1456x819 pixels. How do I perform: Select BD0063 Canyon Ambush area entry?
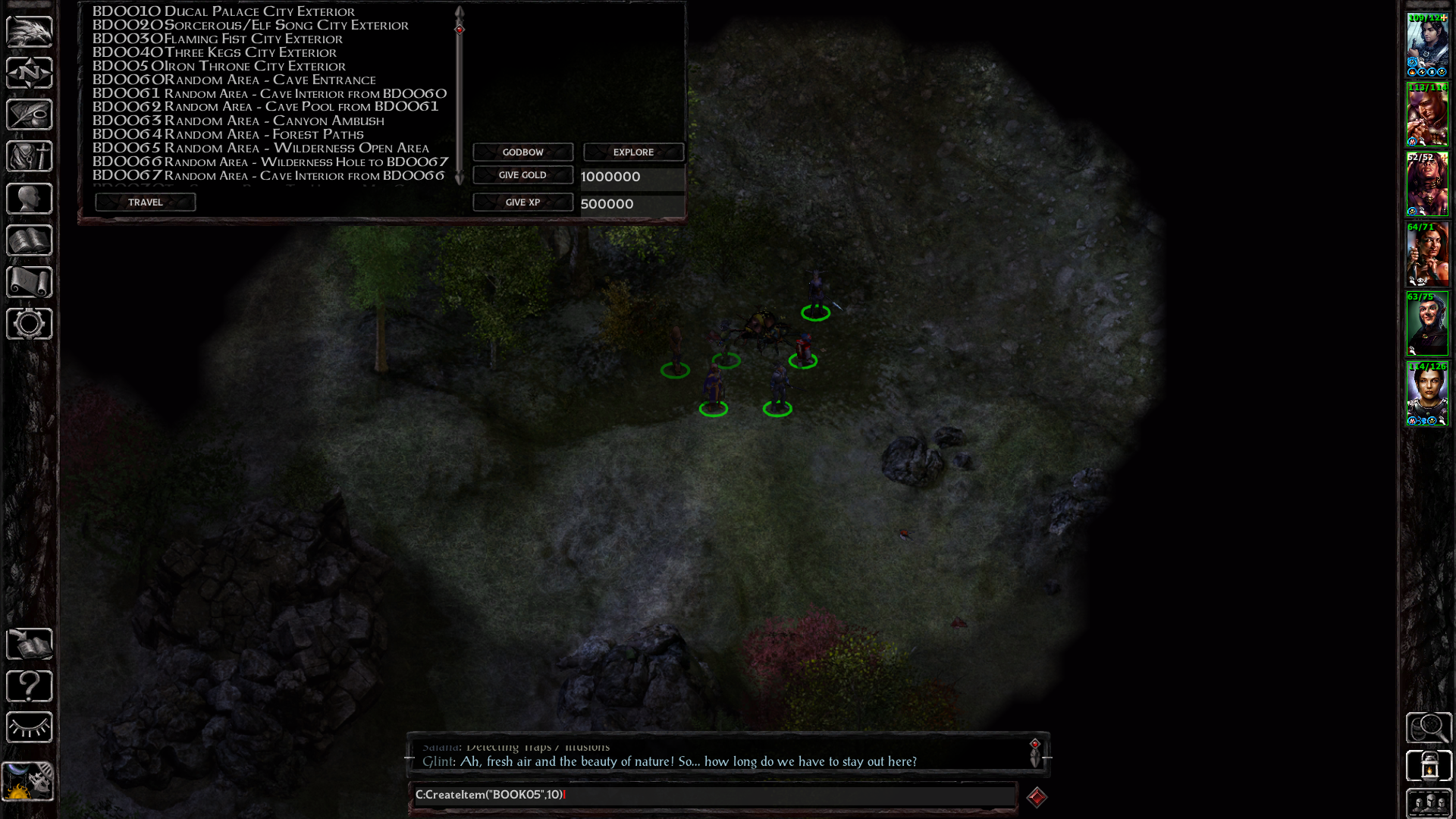click(238, 121)
